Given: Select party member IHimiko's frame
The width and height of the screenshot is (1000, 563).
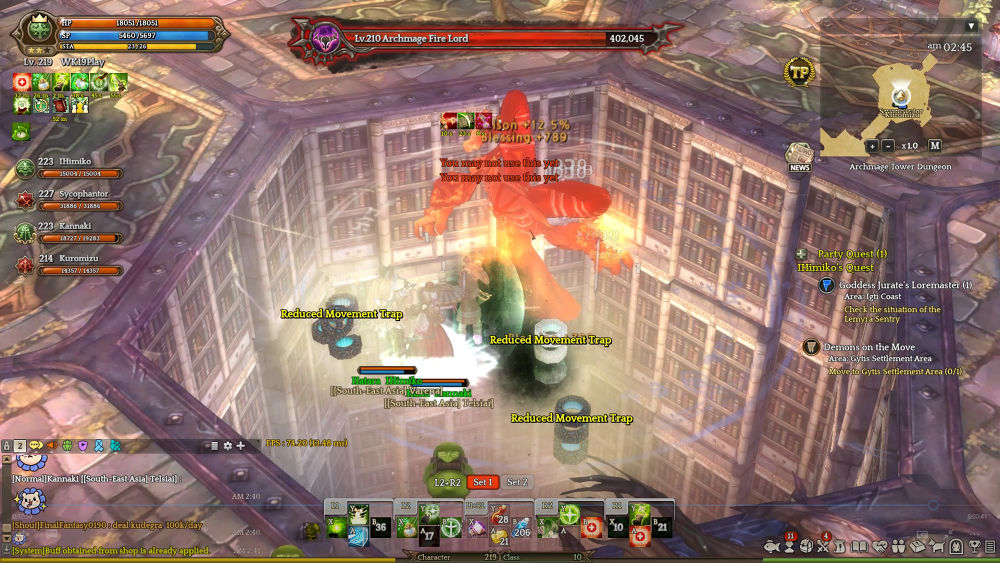Looking at the screenshot, I should click(70, 167).
